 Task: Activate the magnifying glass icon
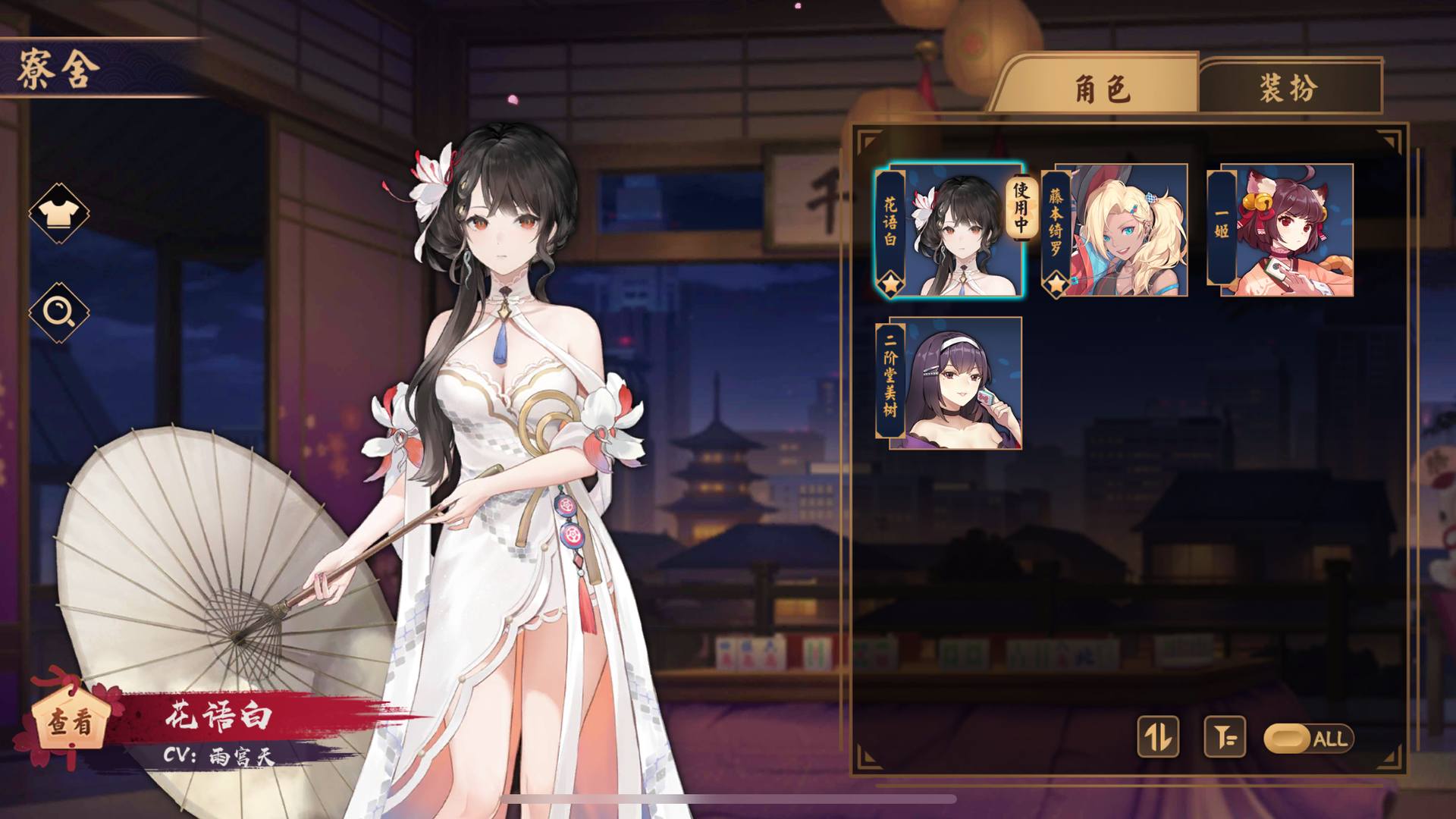point(58,312)
